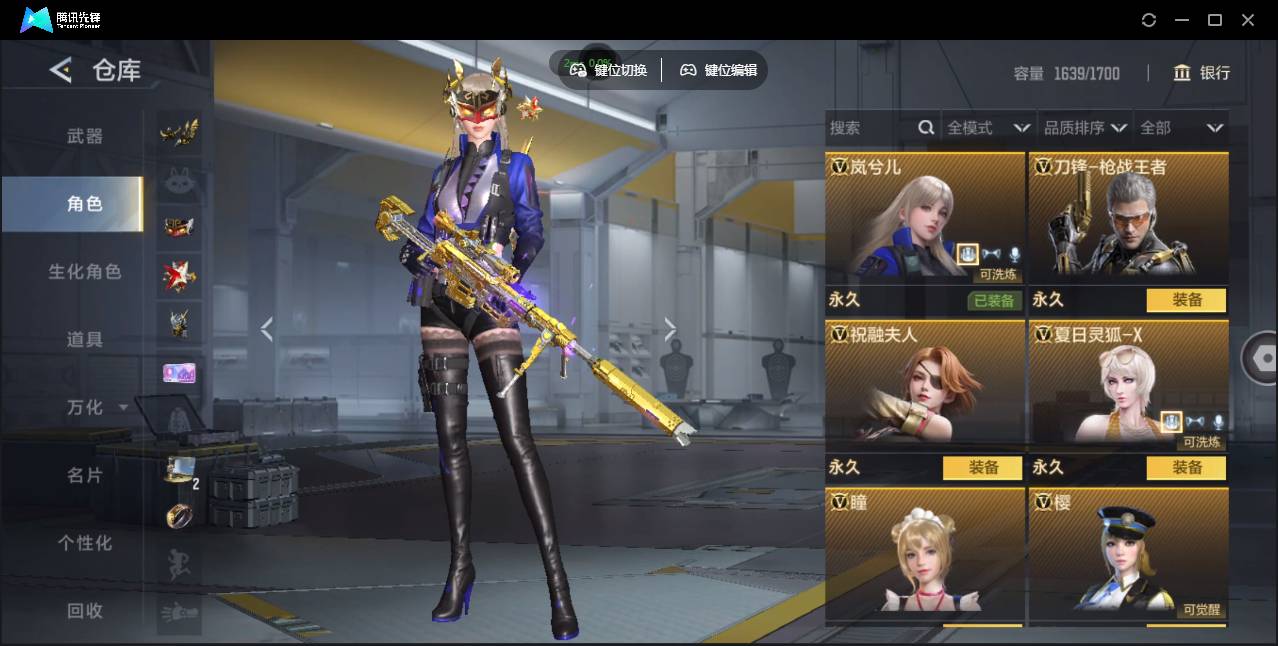
Task: Select the 道具 items tab
Action: tap(84, 340)
